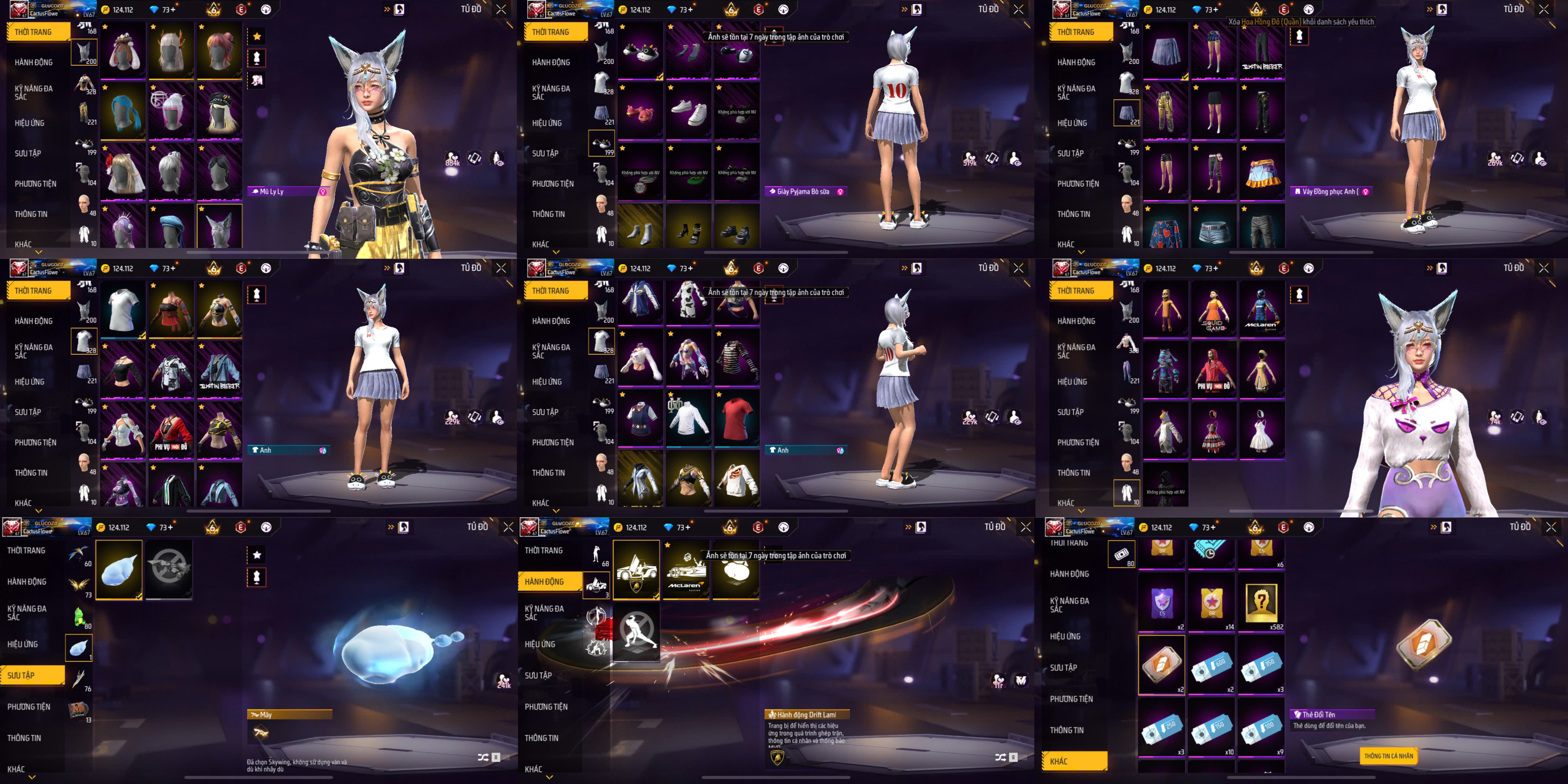Open the highlighted yellow KHÁC tab
The height and width of the screenshot is (784, 1568).
click(1074, 761)
